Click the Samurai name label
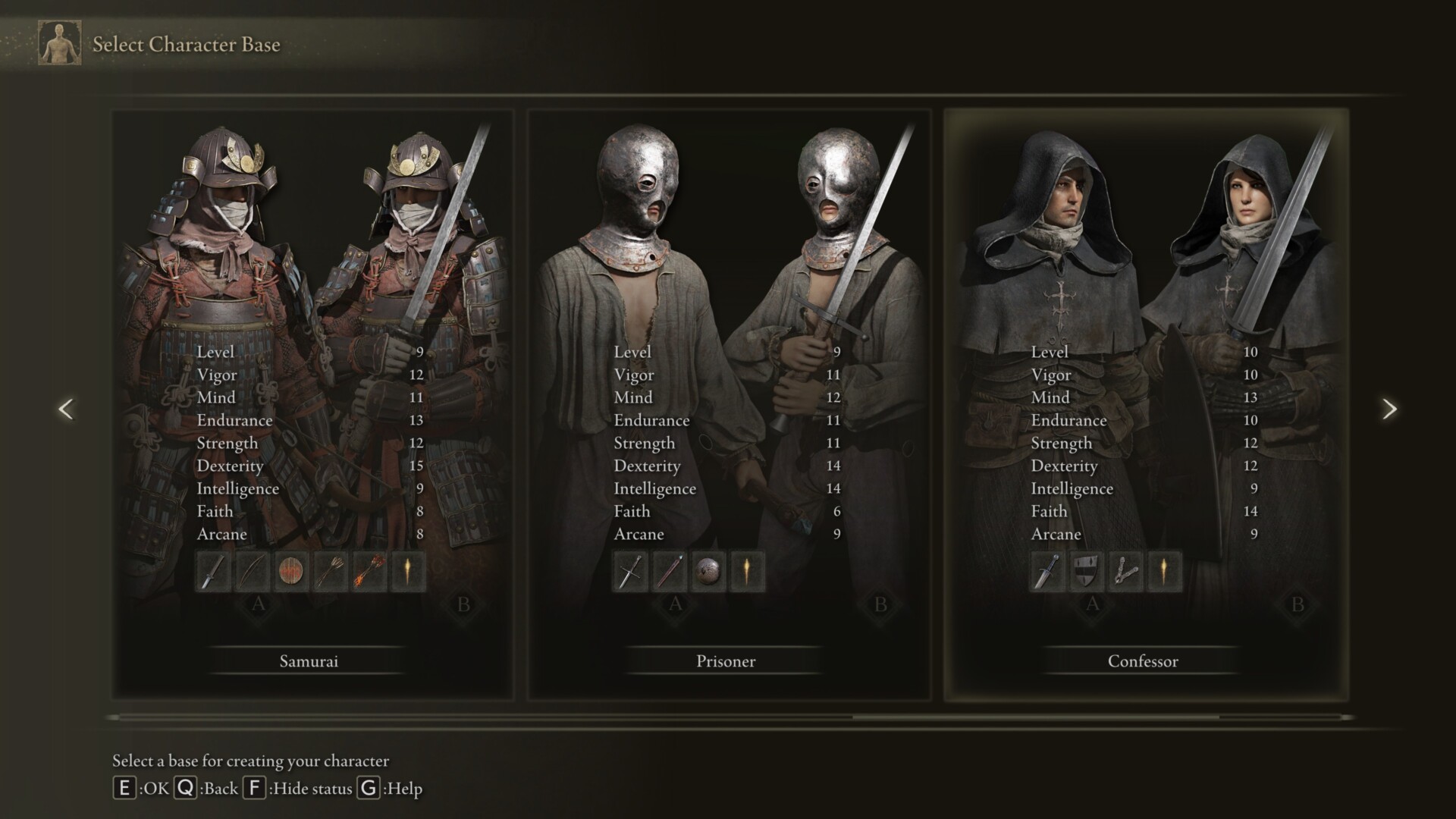Viewport: 1456px width, 819px height. tap(309, 661)
